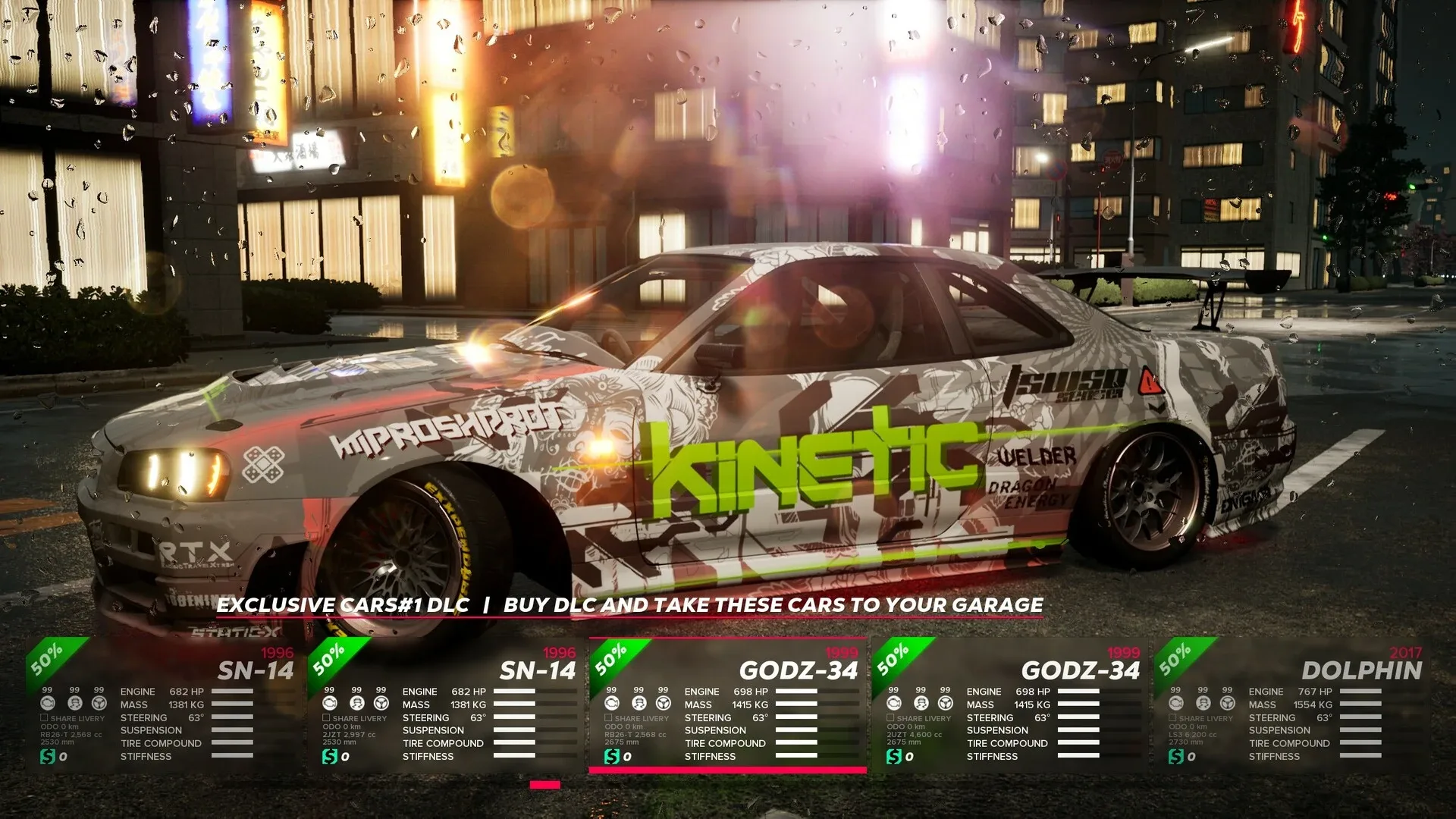Select the steering wheel icon on the DOLPHIN card
The height and width of the screenshot is (819, 1456).
(1225, 704)
